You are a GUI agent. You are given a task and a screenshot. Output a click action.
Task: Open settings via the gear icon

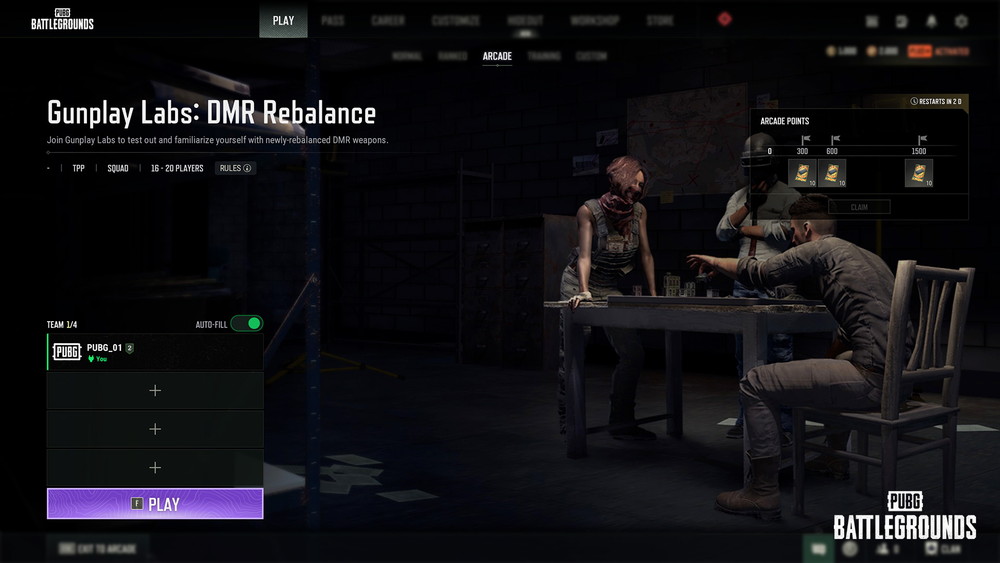tap(961, 21)
